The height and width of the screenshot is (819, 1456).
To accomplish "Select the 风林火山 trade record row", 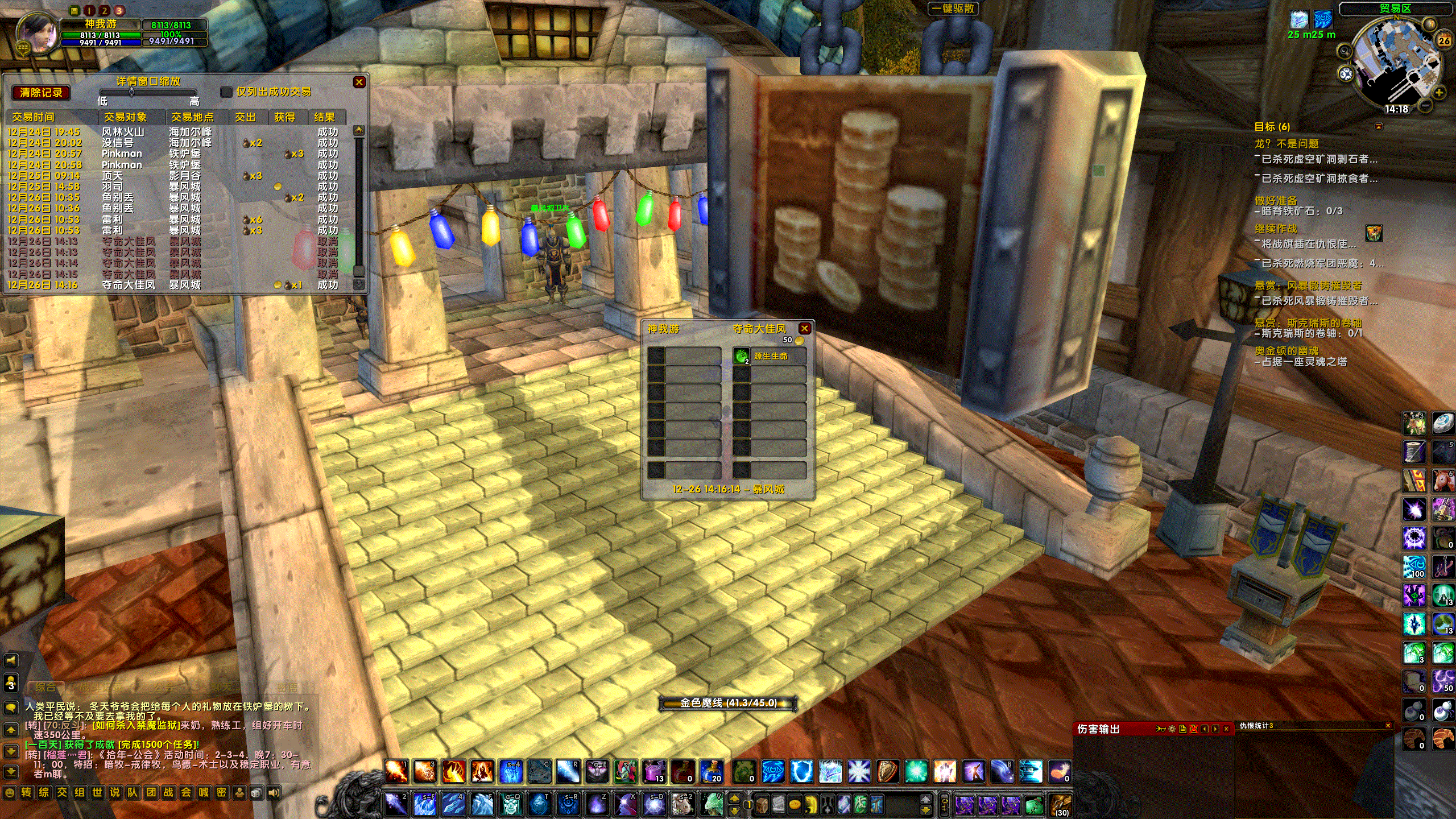I will point(123,132).
